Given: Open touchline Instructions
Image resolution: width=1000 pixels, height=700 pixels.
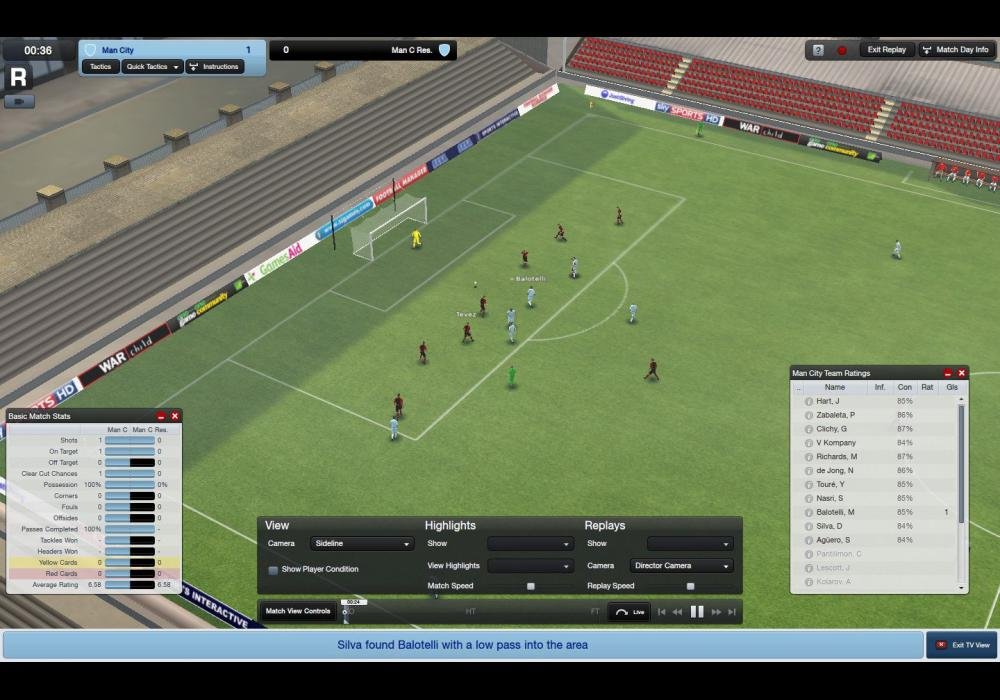Looking at the screenshot, I should [214, 67].
